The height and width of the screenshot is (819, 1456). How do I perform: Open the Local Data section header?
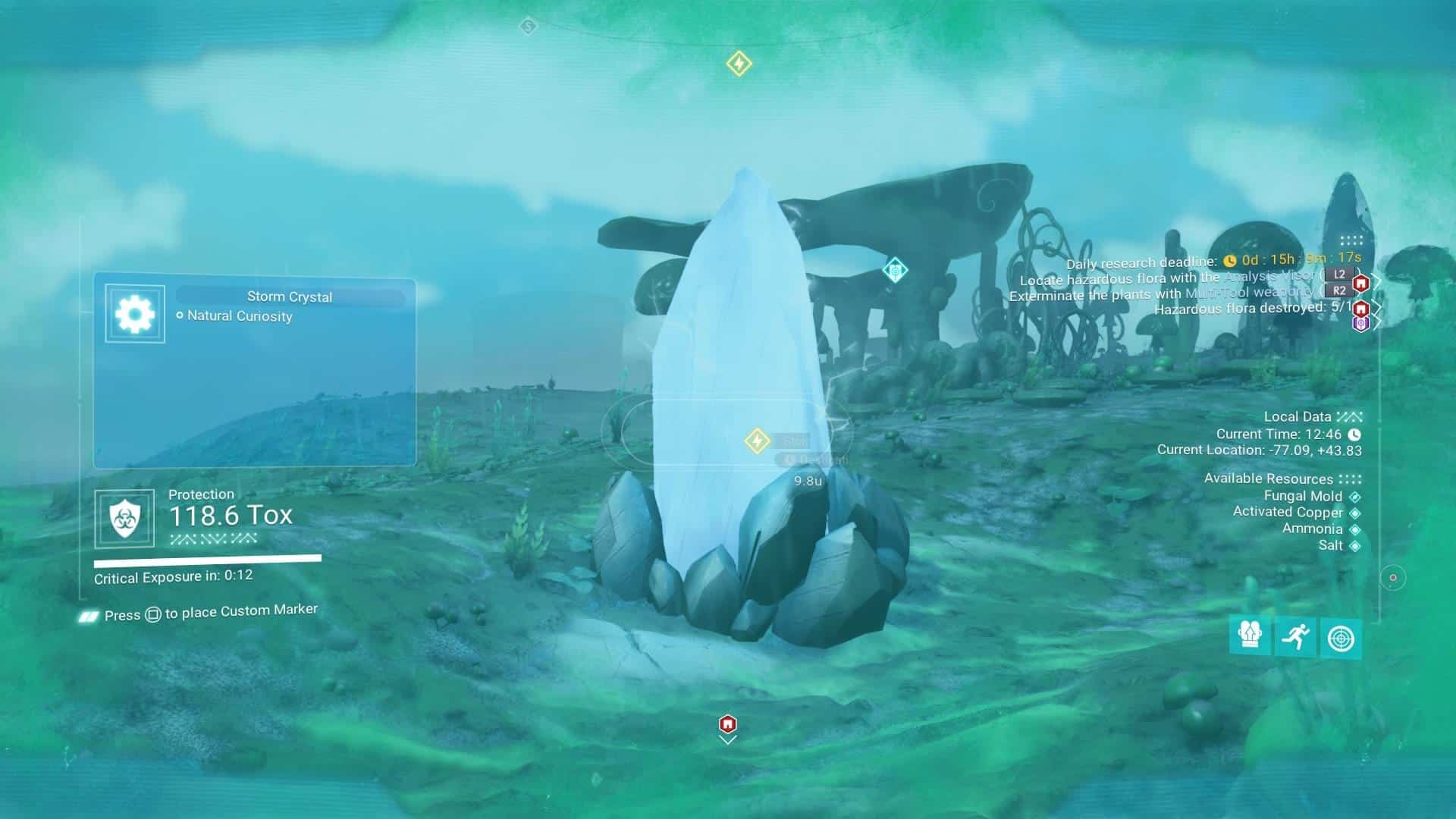[1298, 416]
